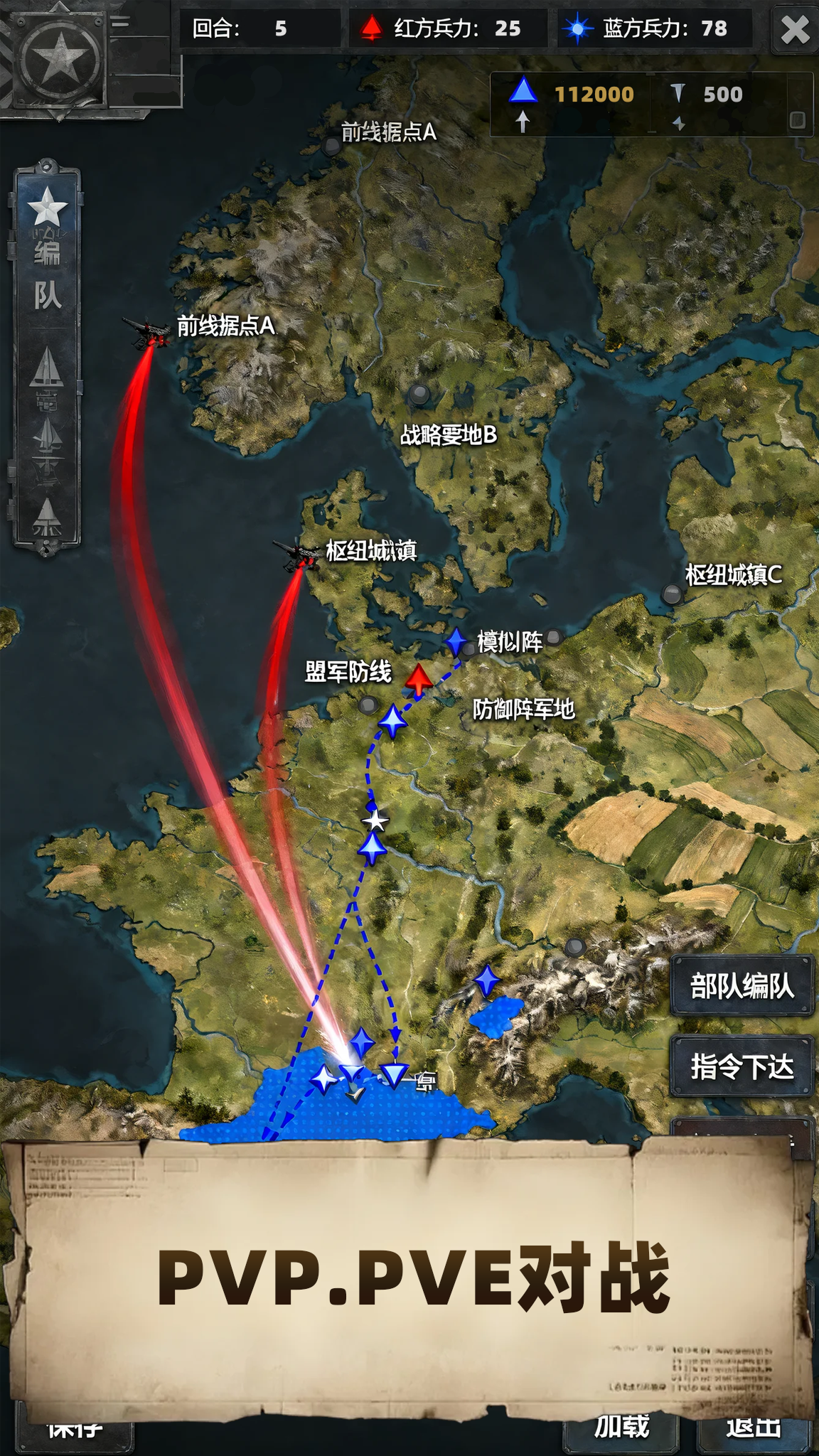The width and height of the screenshot is (819, 1456).
Task: Issue orders with 指令下达 button
Action: tap(742, 1066)
